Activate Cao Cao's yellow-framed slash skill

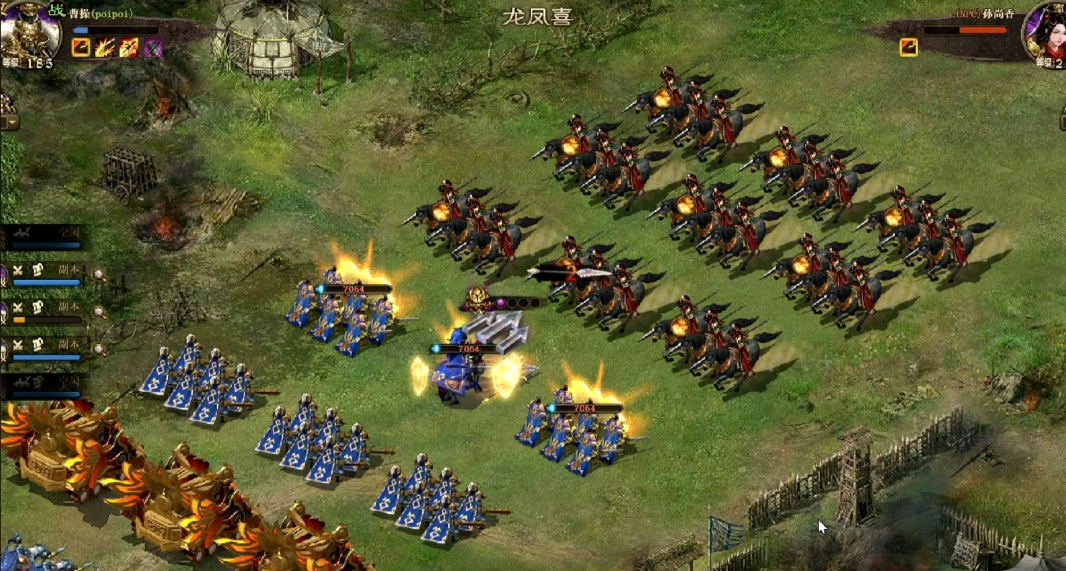pos(81,47)
